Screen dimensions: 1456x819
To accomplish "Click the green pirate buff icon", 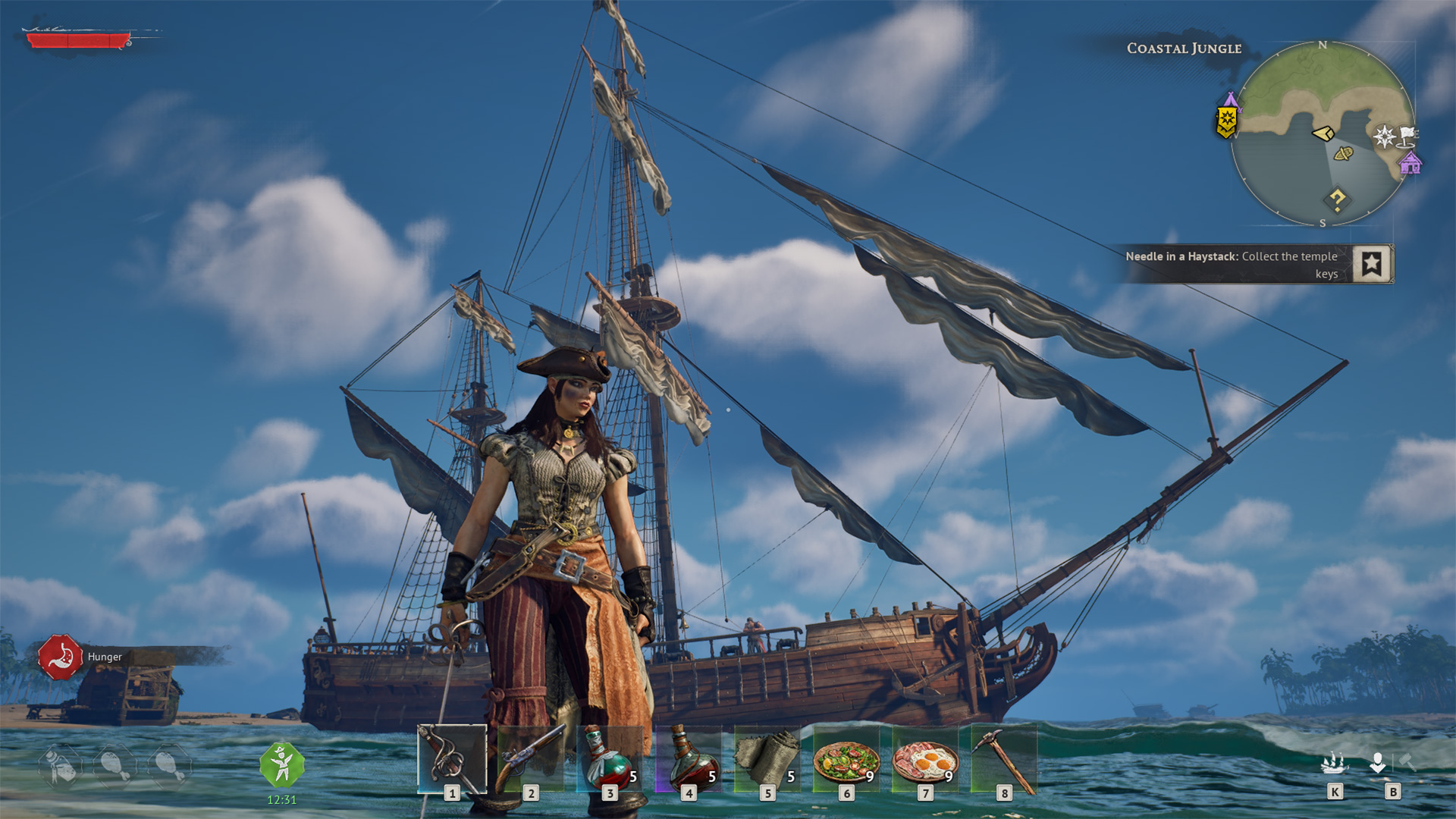I will (282, 764).
